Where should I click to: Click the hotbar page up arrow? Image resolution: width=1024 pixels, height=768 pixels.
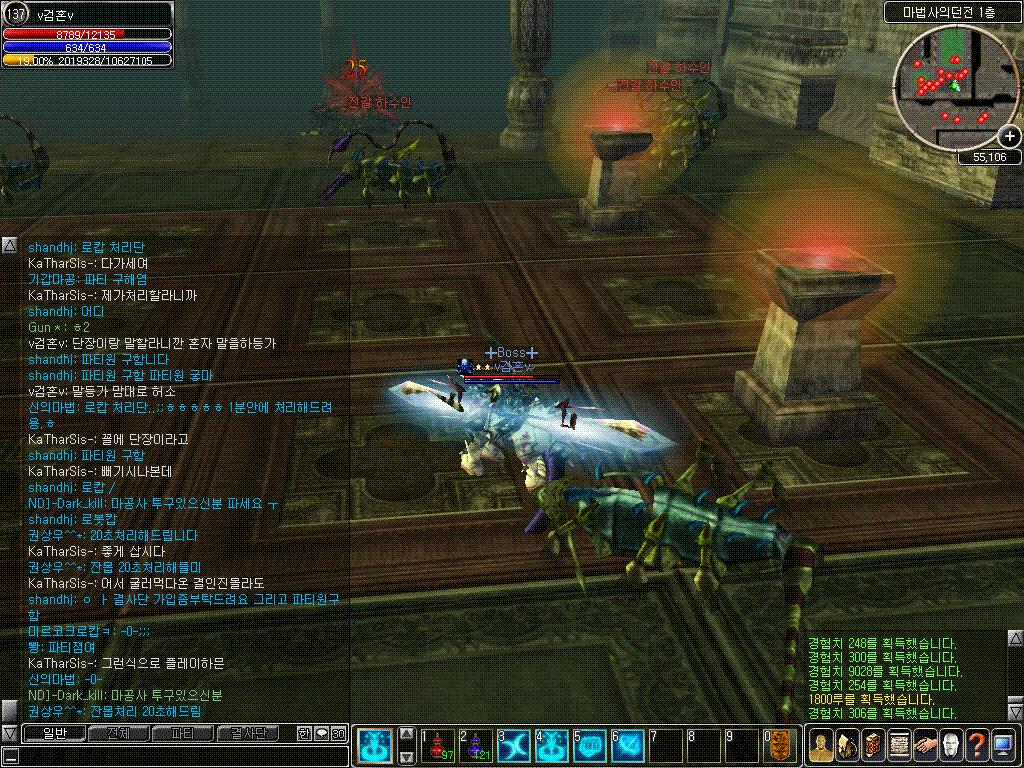coord(407,733)
